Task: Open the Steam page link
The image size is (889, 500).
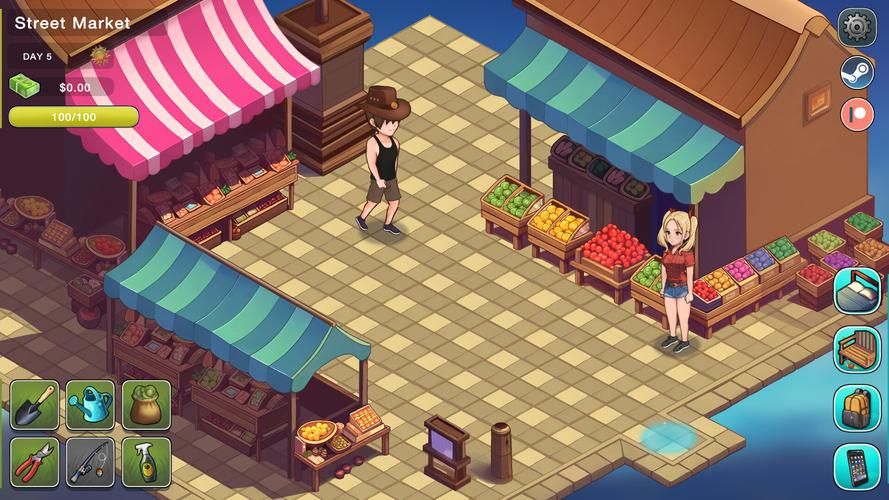Action: [857, 72]
